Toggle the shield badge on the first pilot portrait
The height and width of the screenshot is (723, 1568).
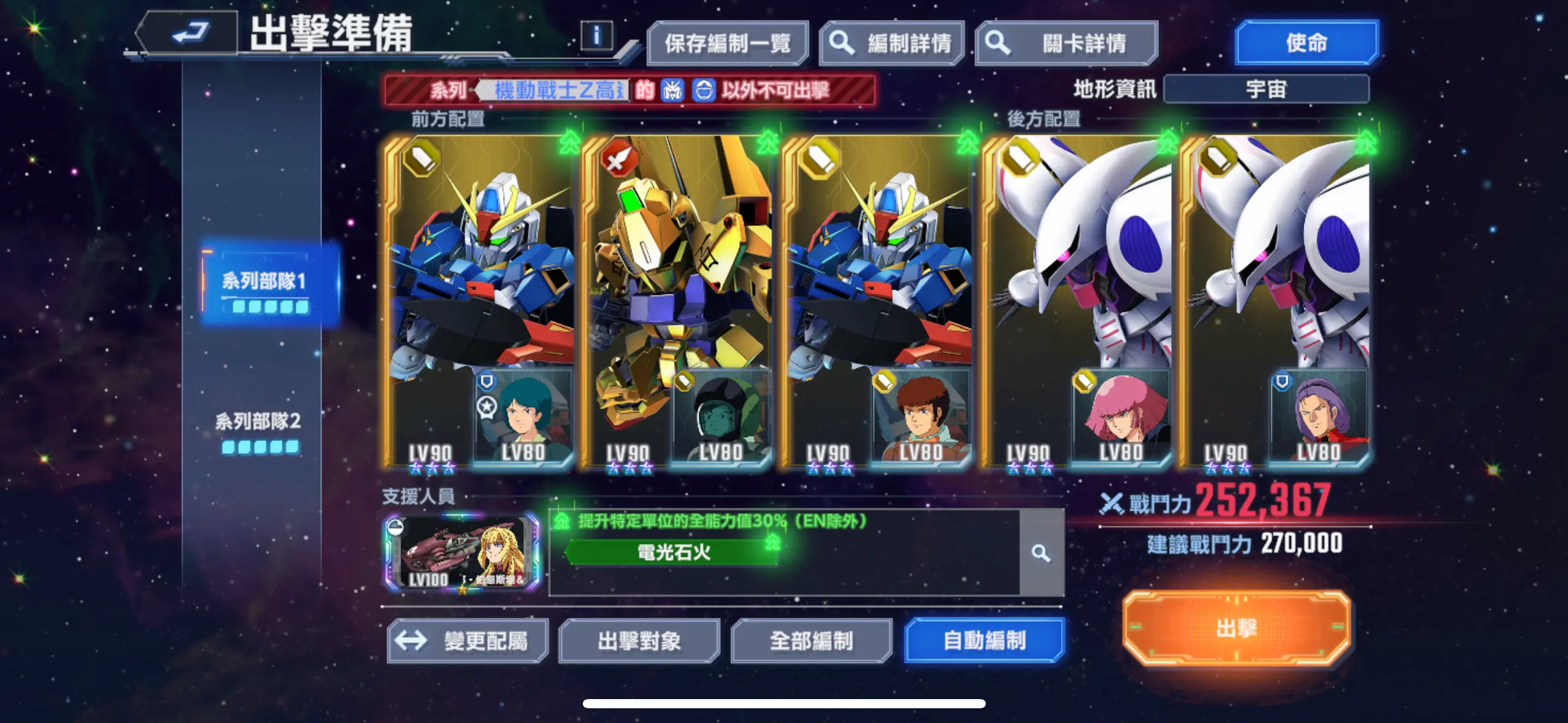tap(486, 383)
